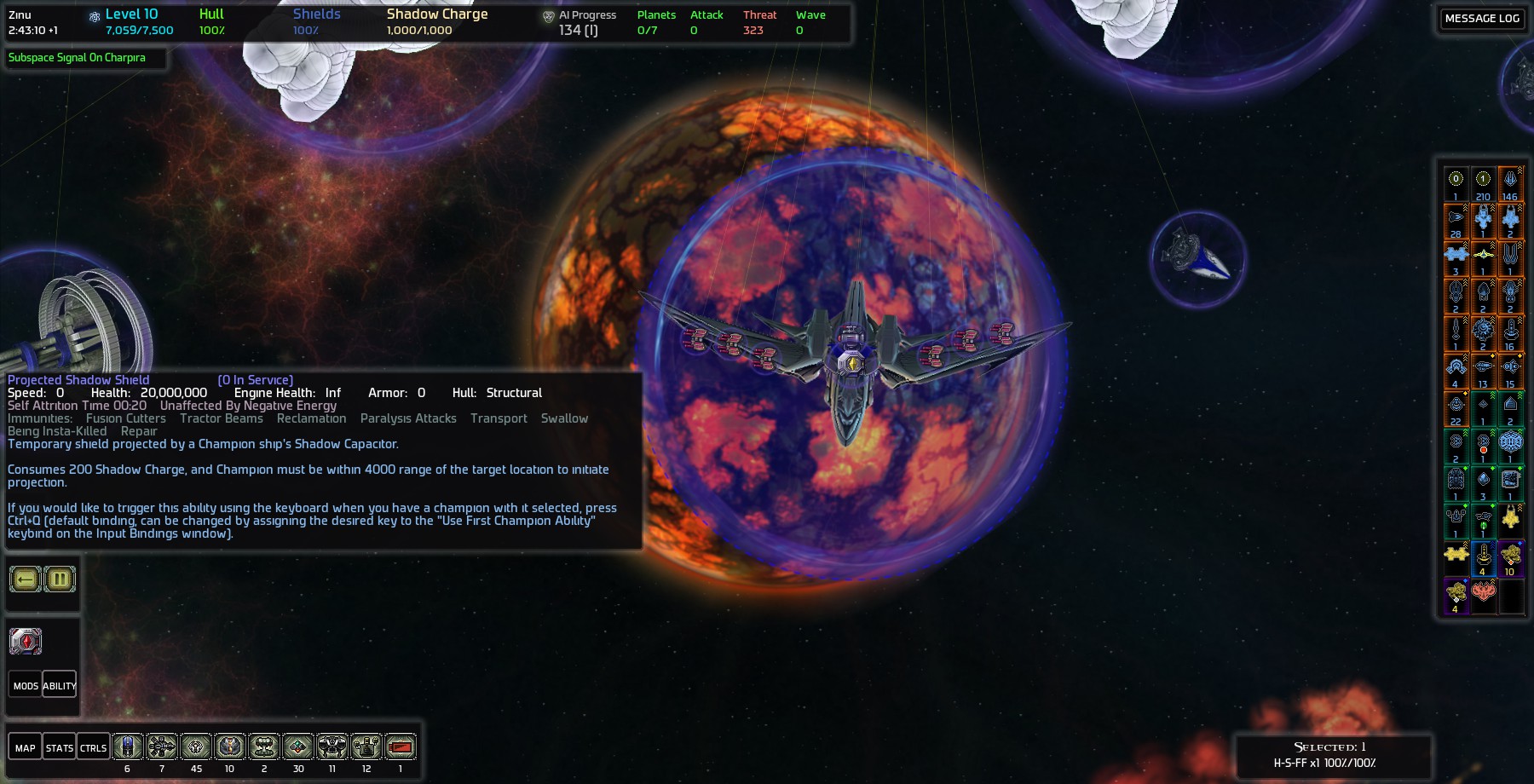This screenshot has width=1534, height=784.
Task: Select the bottom bar group with count 45
Action: pos(196,747)
